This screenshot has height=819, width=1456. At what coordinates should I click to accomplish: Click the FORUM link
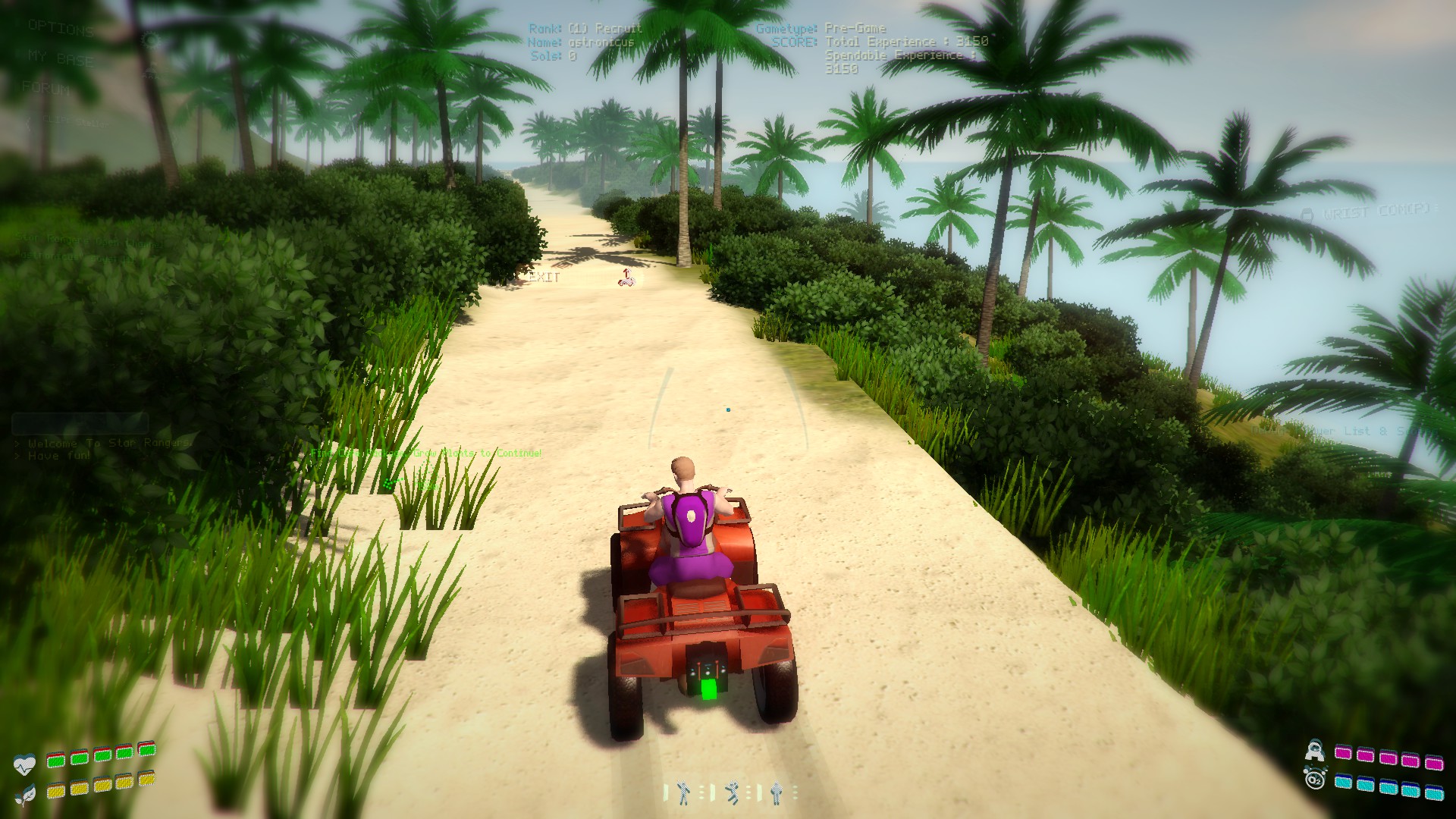pyautogui.click(x=45, y=88)
